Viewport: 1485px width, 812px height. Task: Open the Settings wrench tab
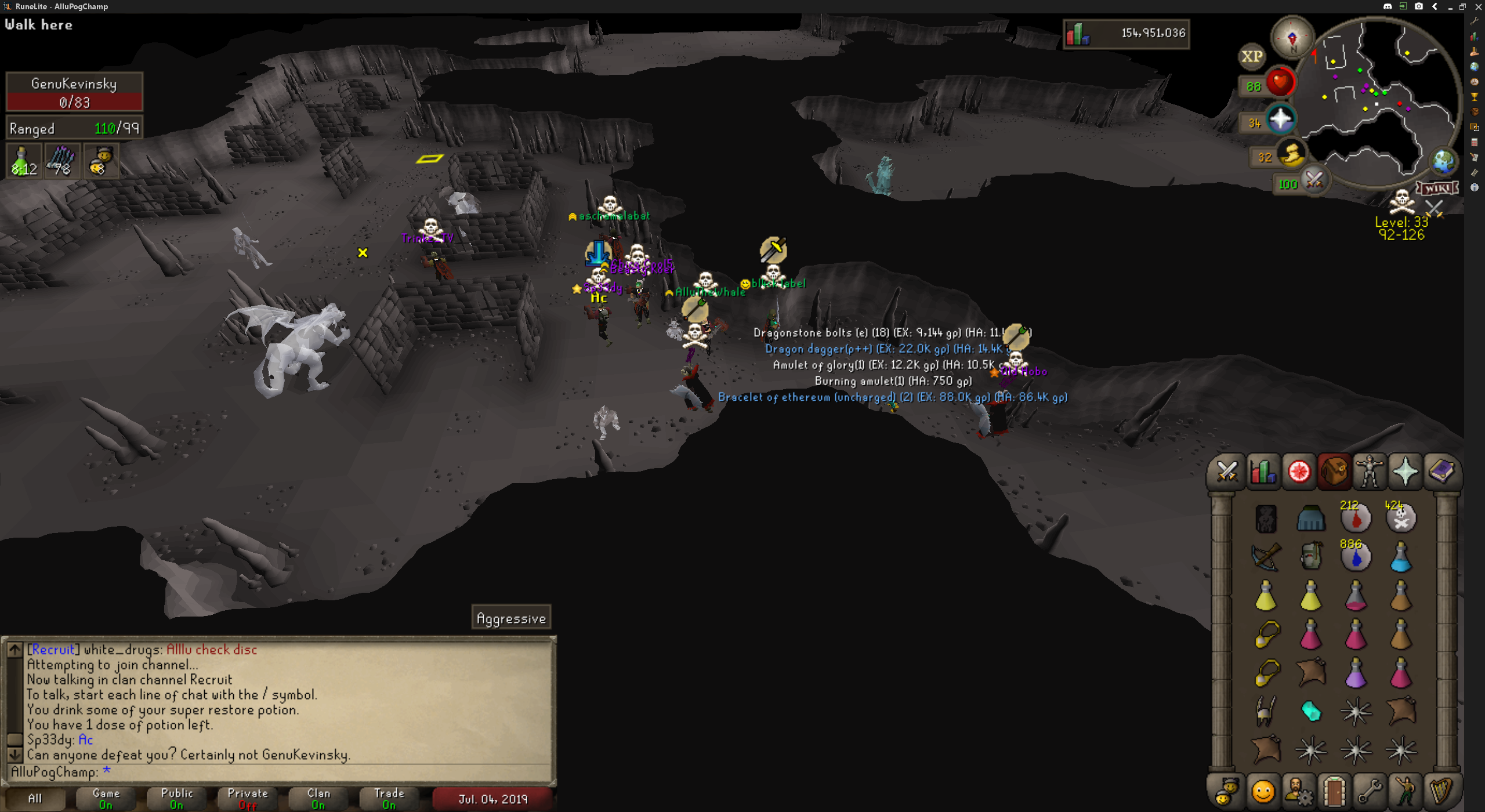coord(1370,791)
